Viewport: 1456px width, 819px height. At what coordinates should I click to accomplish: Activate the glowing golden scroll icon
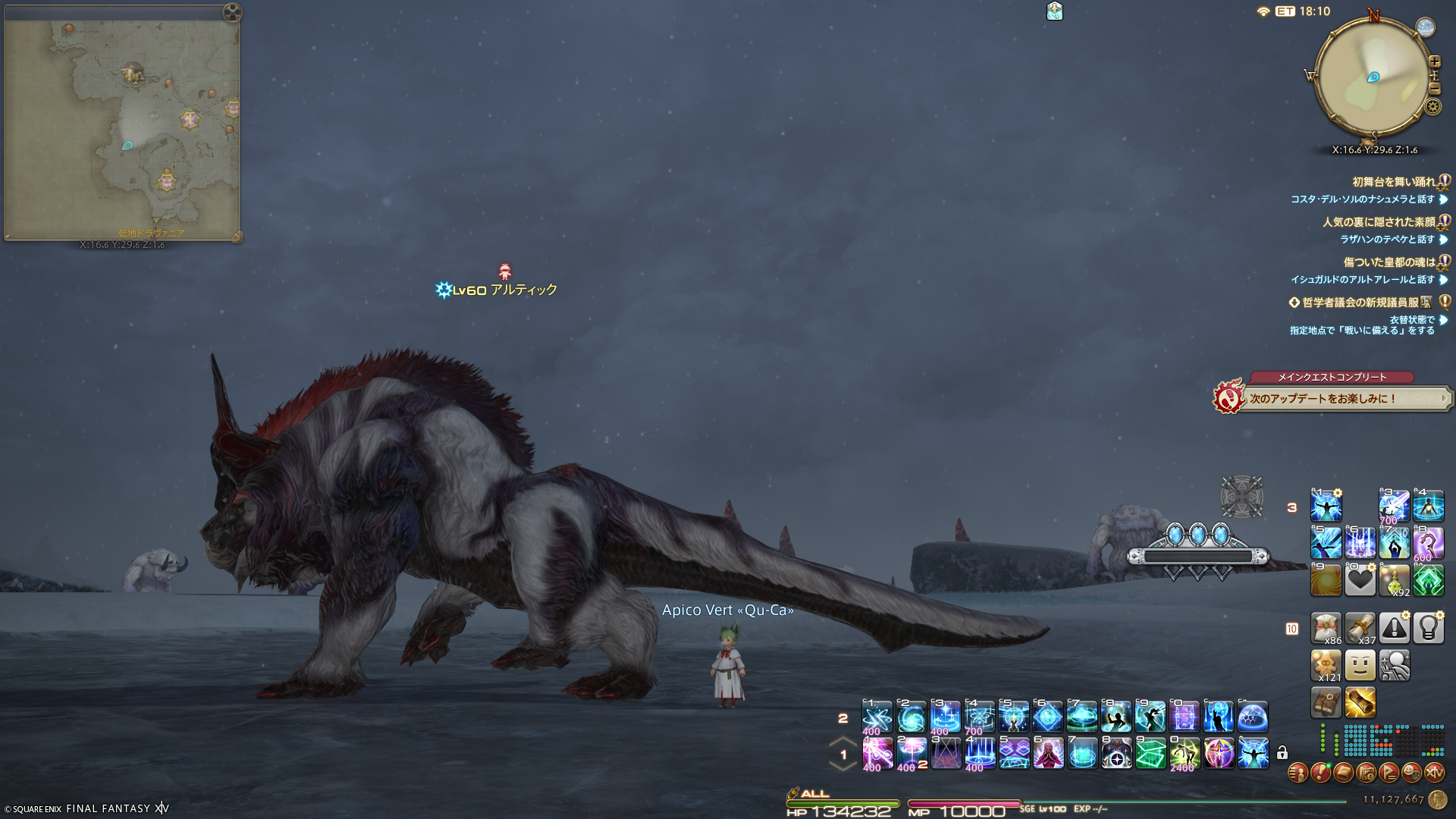[x=1360, y=703]
